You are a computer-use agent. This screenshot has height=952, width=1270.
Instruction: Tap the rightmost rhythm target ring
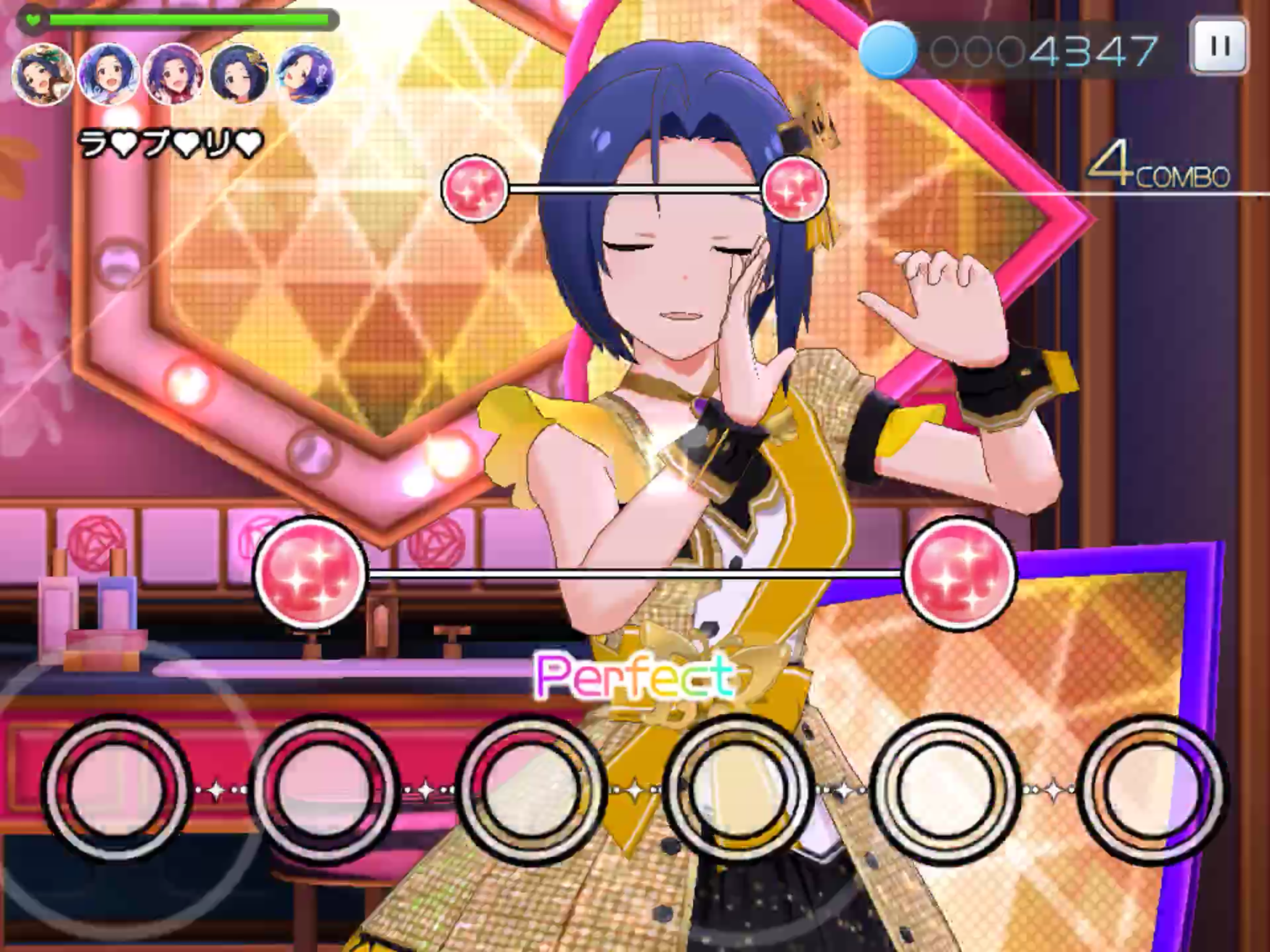[x=1152, y=789]
